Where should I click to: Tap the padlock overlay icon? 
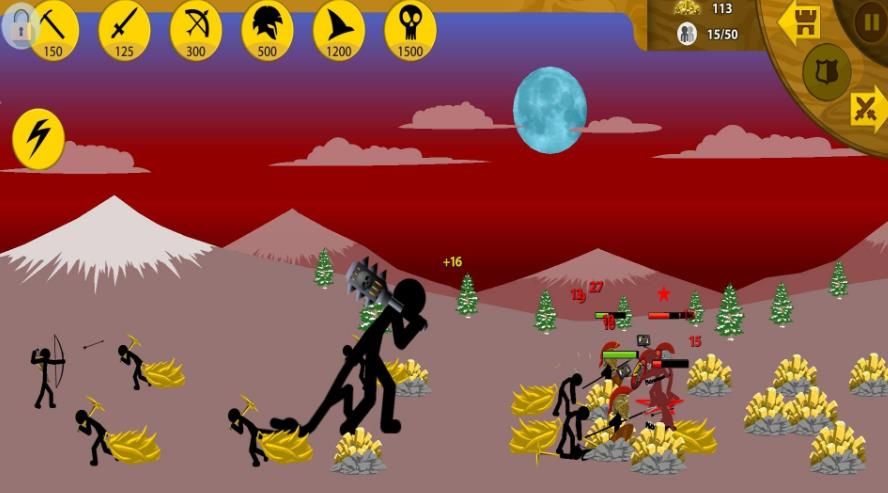point(18,27)
